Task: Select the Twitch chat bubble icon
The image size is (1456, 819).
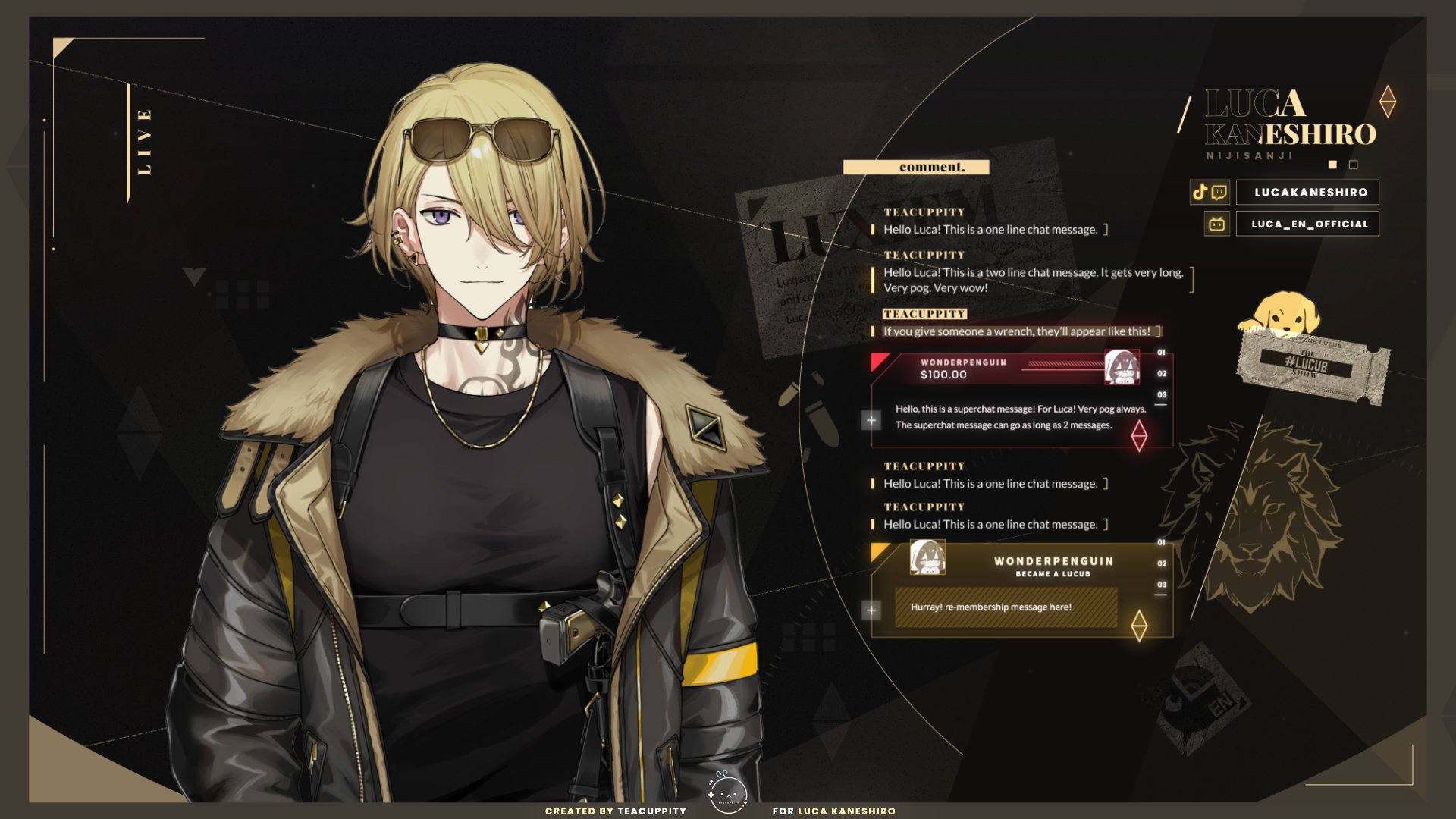Action: 1219,192
